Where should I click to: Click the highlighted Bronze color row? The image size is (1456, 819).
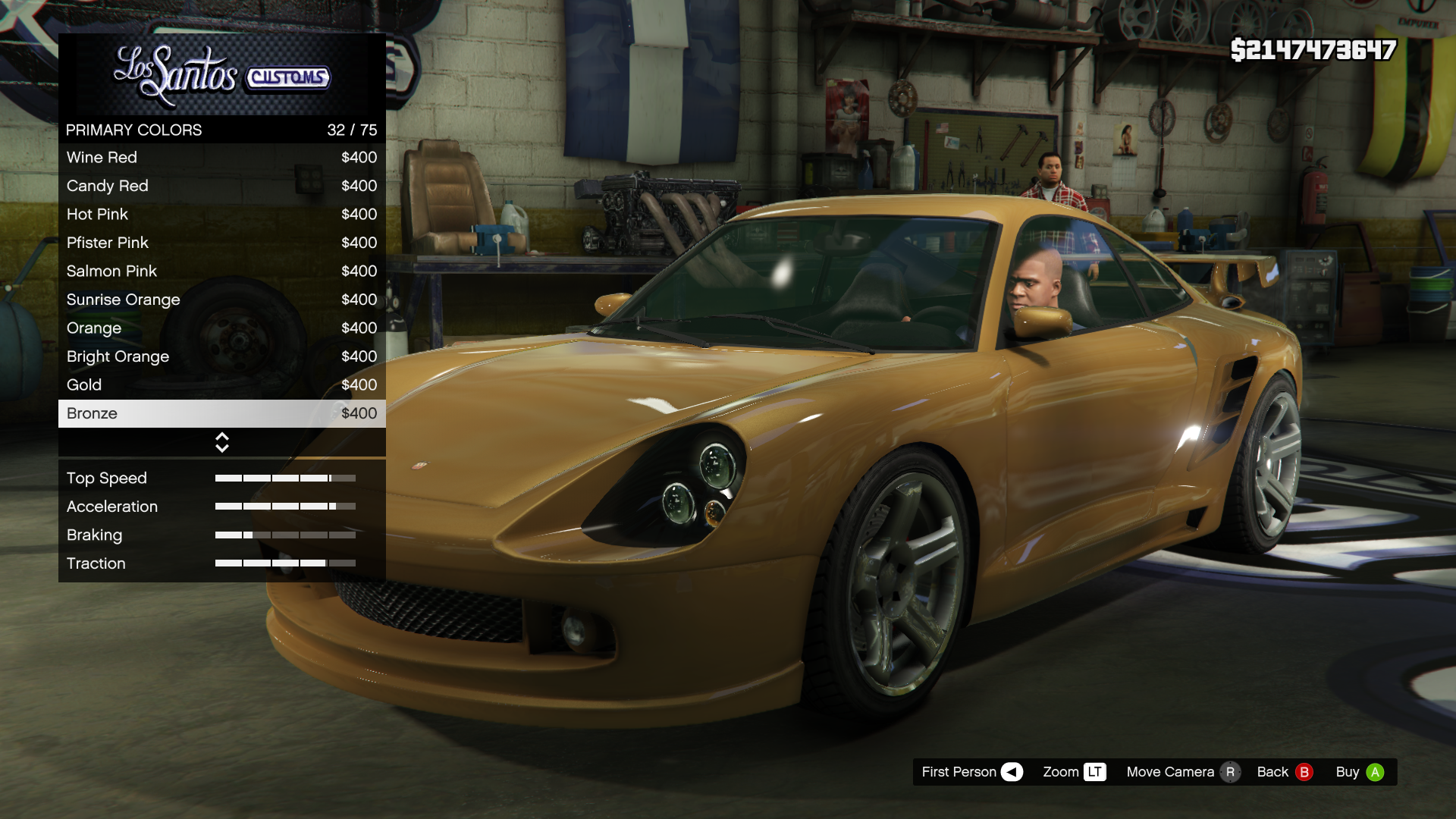(221, 413)
